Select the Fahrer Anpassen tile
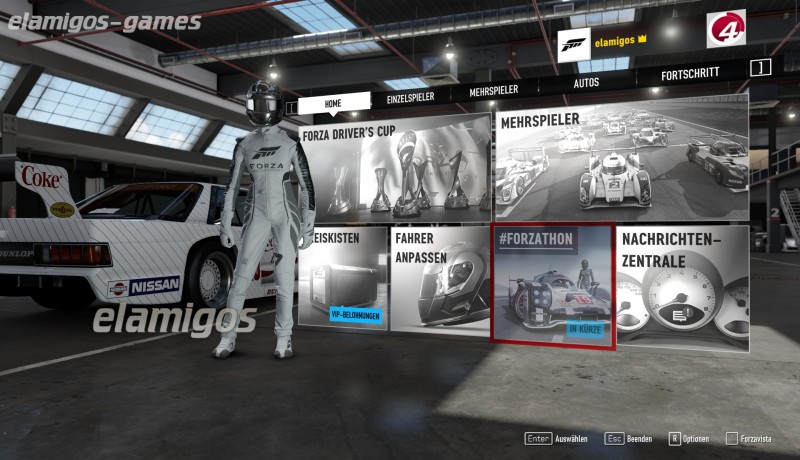The width and height of the screenshot is (800, 460). (x=438, y=282)
